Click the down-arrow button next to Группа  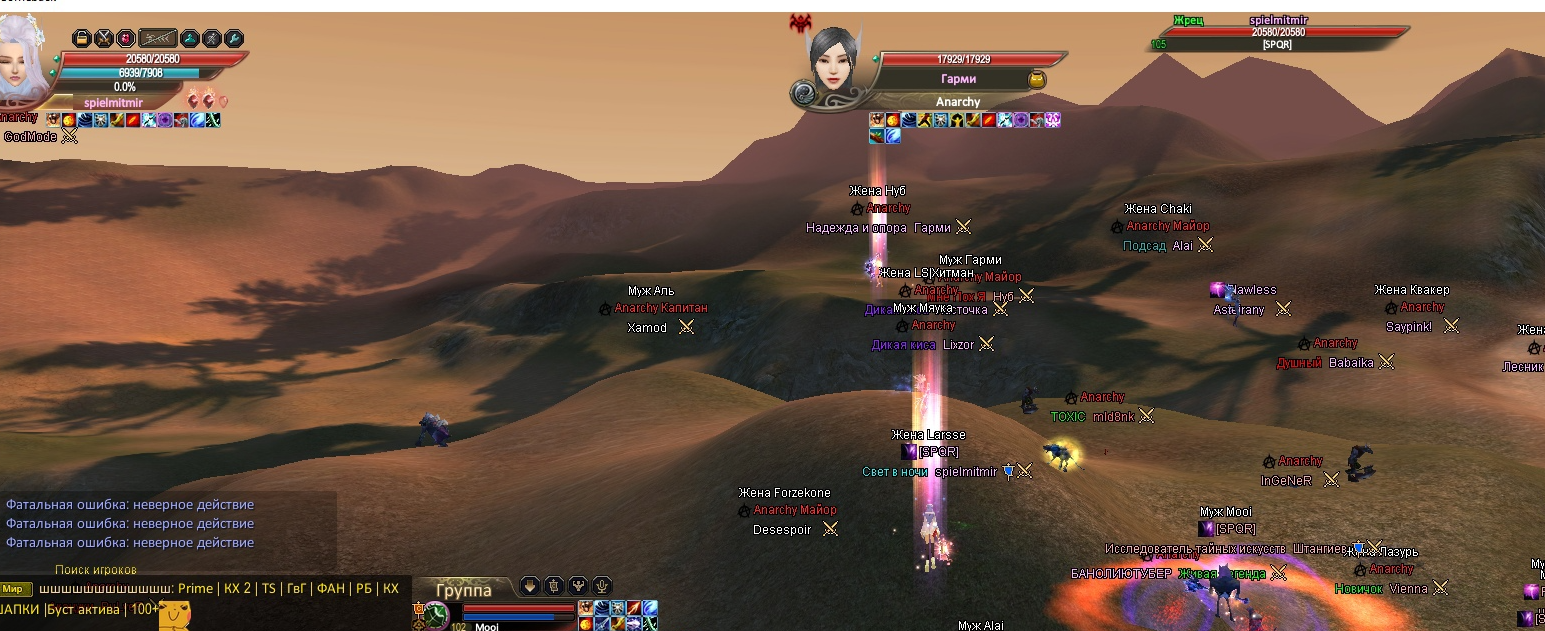(x=530, y=586)
